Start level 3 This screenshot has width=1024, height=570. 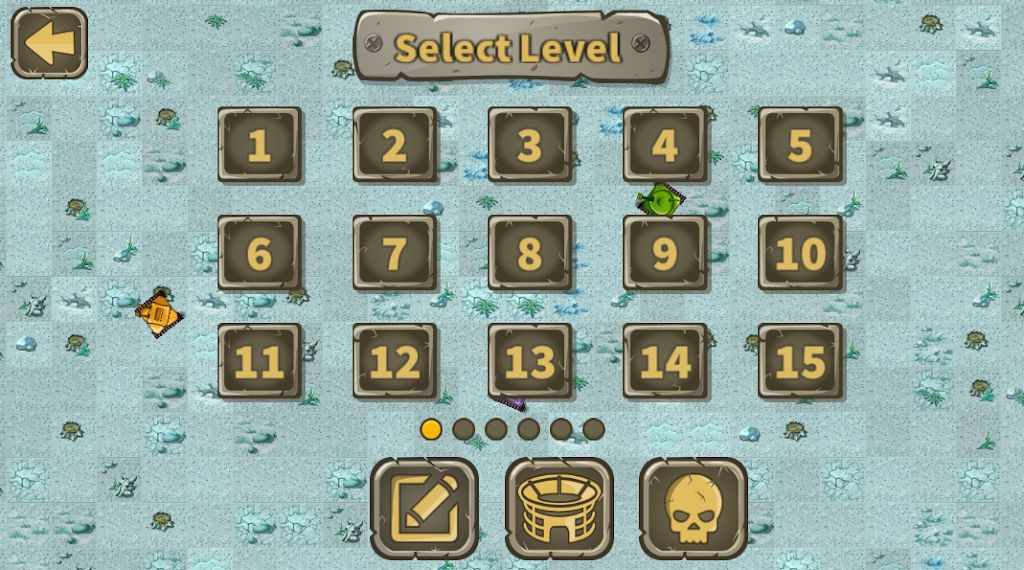coord(530,145)
